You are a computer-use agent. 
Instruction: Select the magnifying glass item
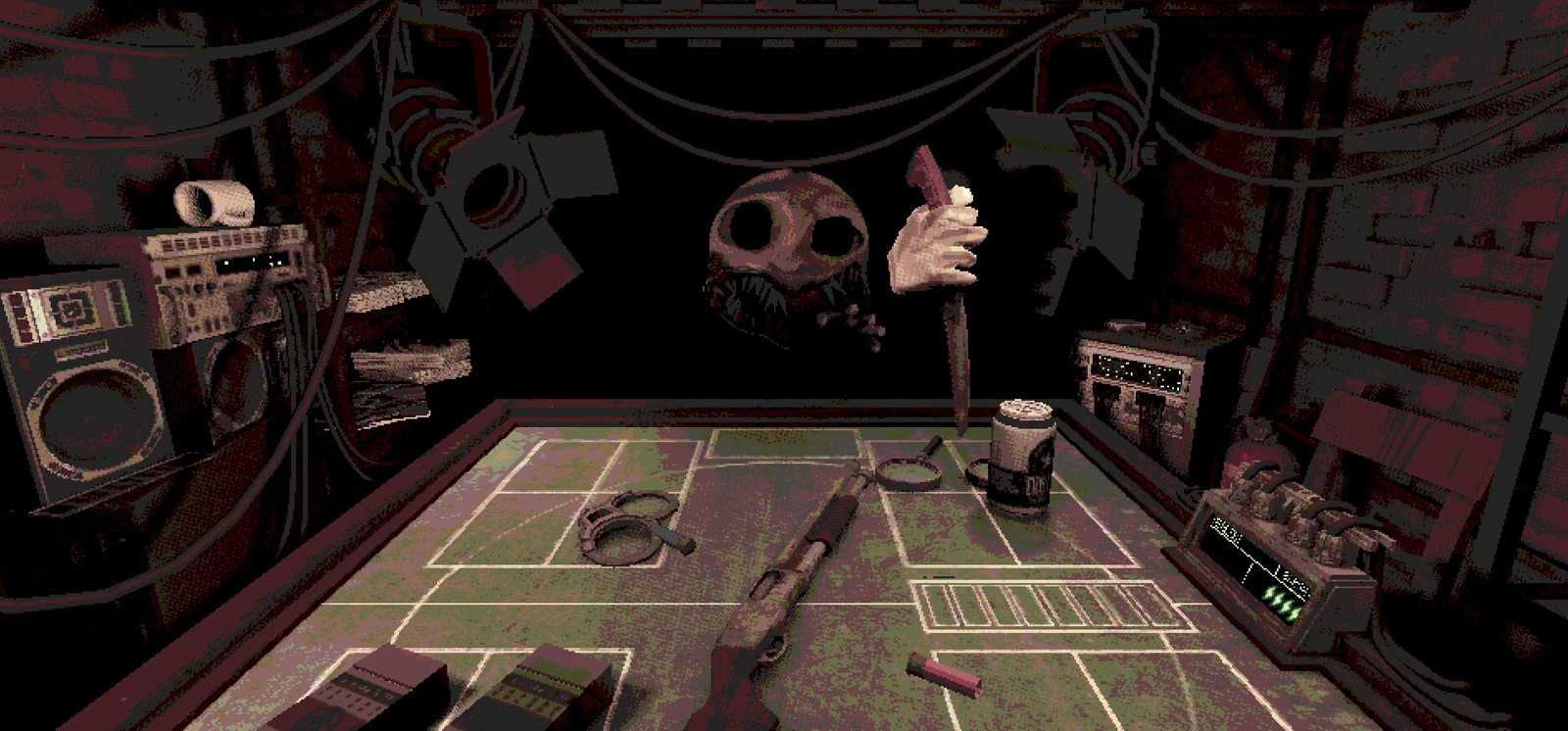909,472
